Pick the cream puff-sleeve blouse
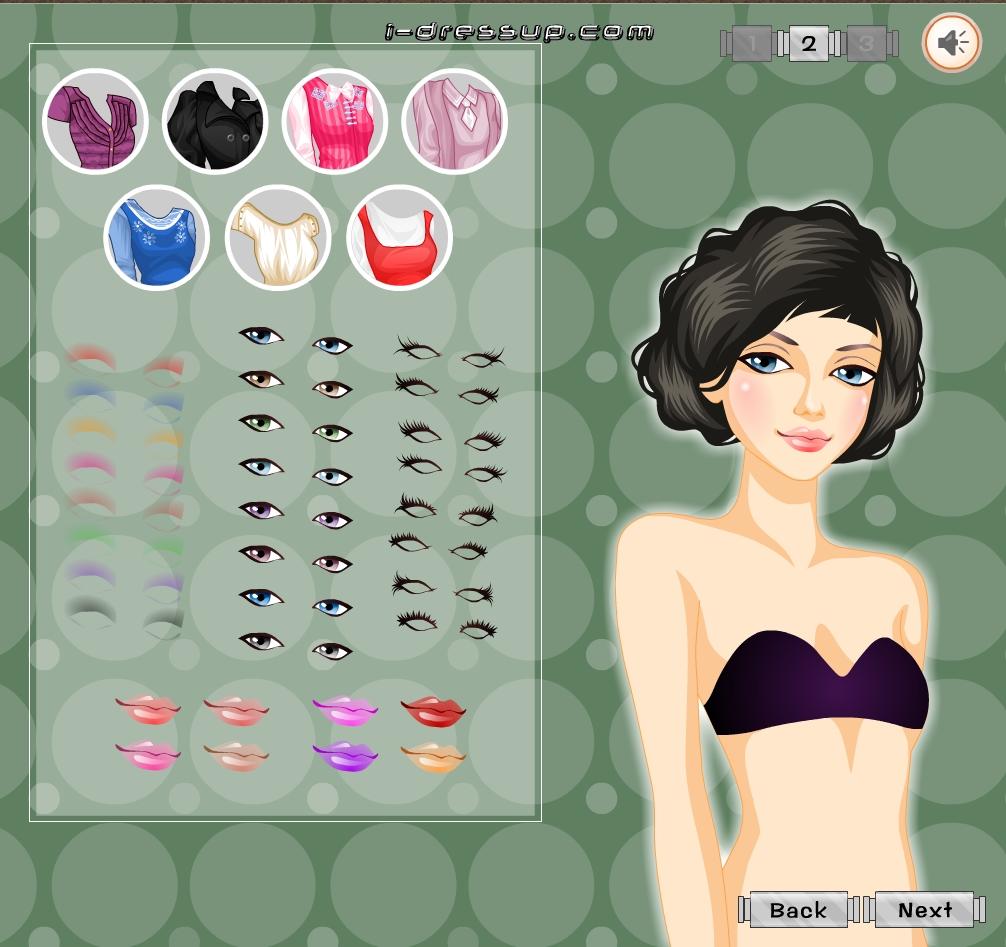Viewport: 1006px width, 947px height. pyautogui.click(x=277, y=238)
